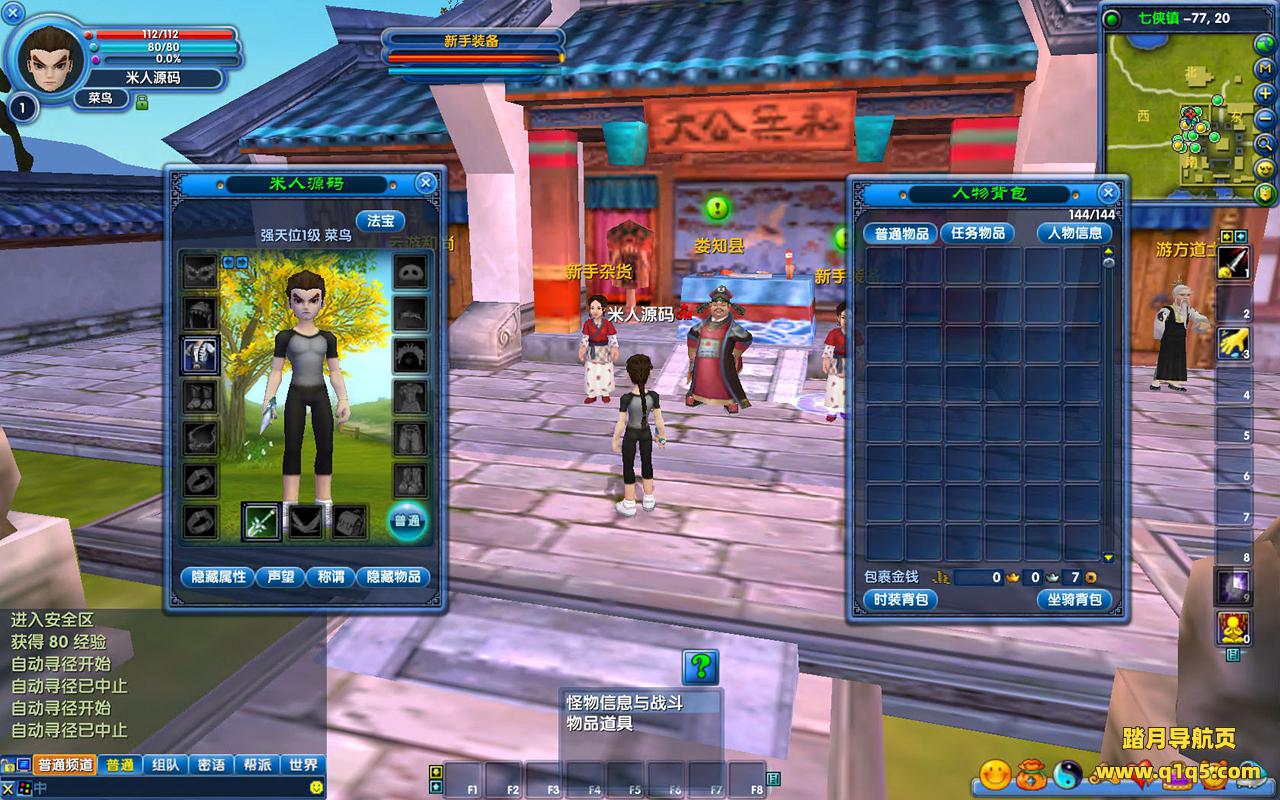This screenshot has height=800, width=1280.
Task: Choose the 怪物信息与战斗 help topic
Action: click(x=625, y=703)
